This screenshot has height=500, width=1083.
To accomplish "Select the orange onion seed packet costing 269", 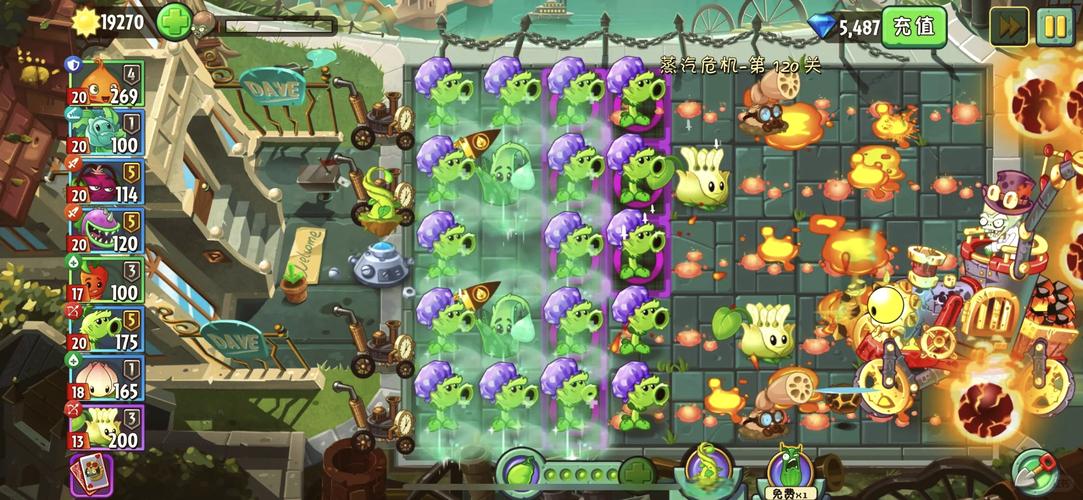I will 105,83.
